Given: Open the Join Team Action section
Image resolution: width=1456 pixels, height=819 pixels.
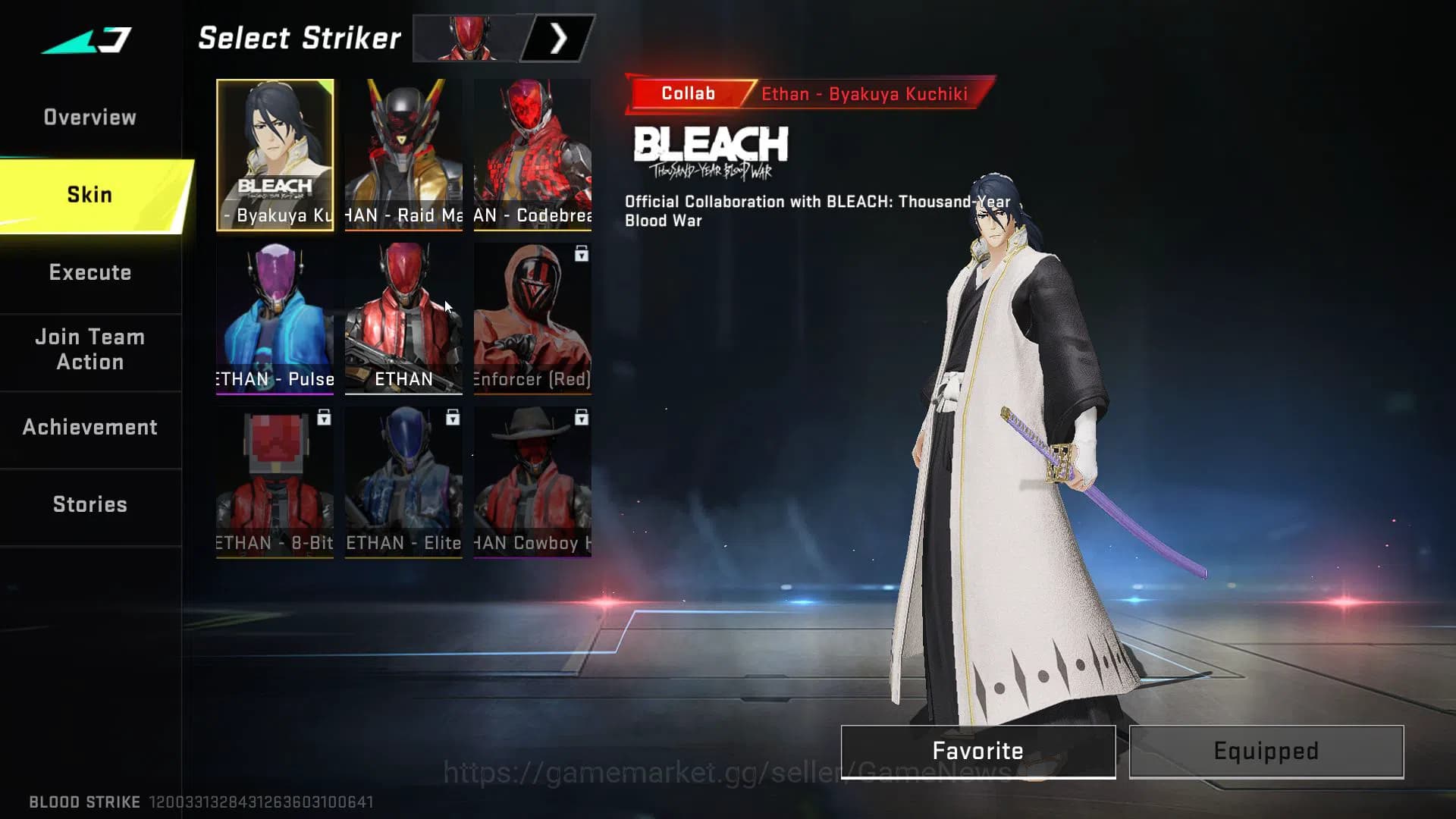Looking at the screenshot, I should [x=90, y=350].
